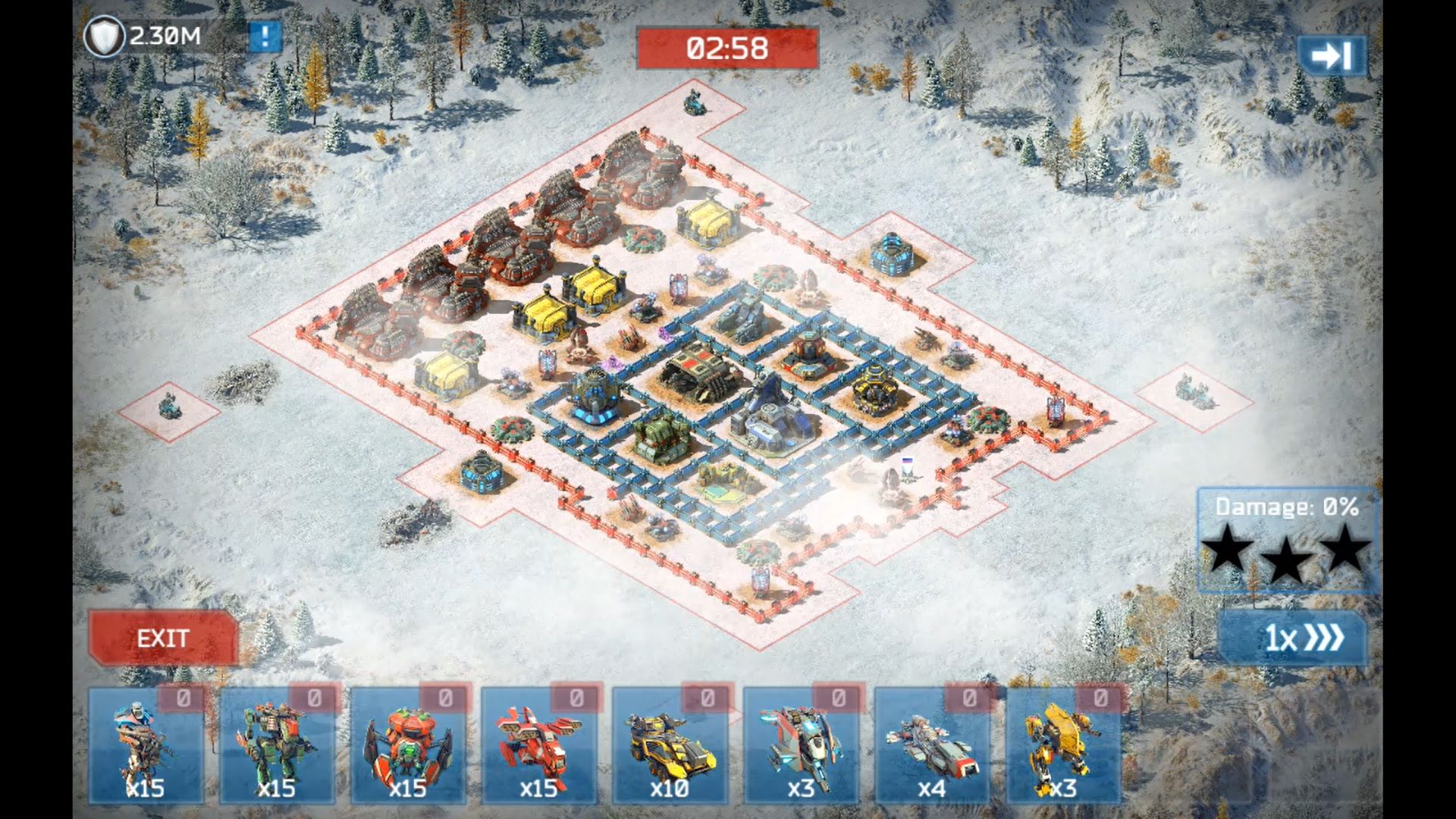Image resolution: width=1456 pixels, height=819 pixels.
Task: Select the x15 infantry soldier unit card
Action: pyautogui.click(x=146, y=746)
